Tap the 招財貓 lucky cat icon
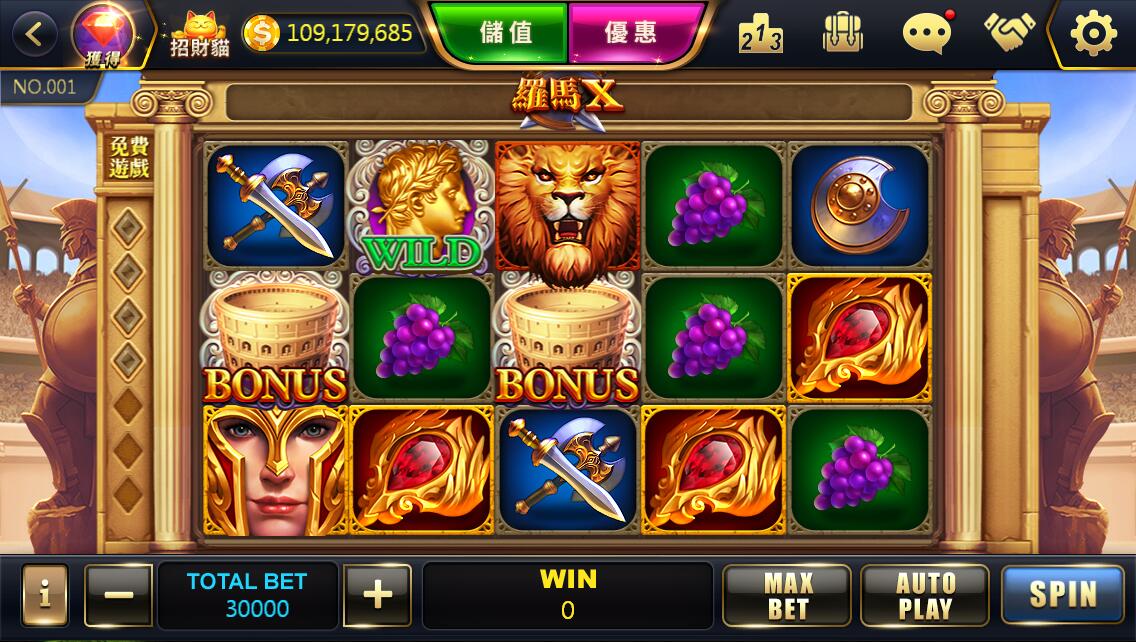This screenshot has width=1136, height=642. pyautogui.click(x=199, y=34)
